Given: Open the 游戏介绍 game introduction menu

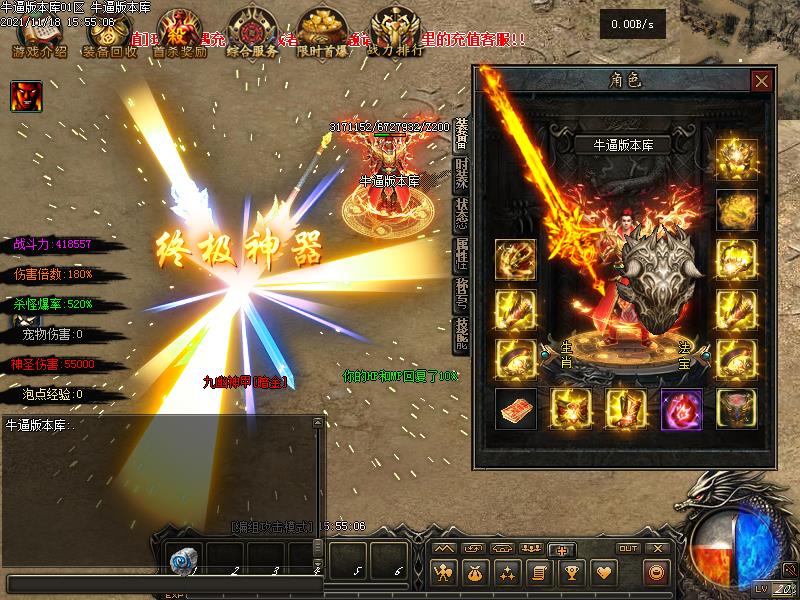Looking at the screenshot, I should (38, 36).
